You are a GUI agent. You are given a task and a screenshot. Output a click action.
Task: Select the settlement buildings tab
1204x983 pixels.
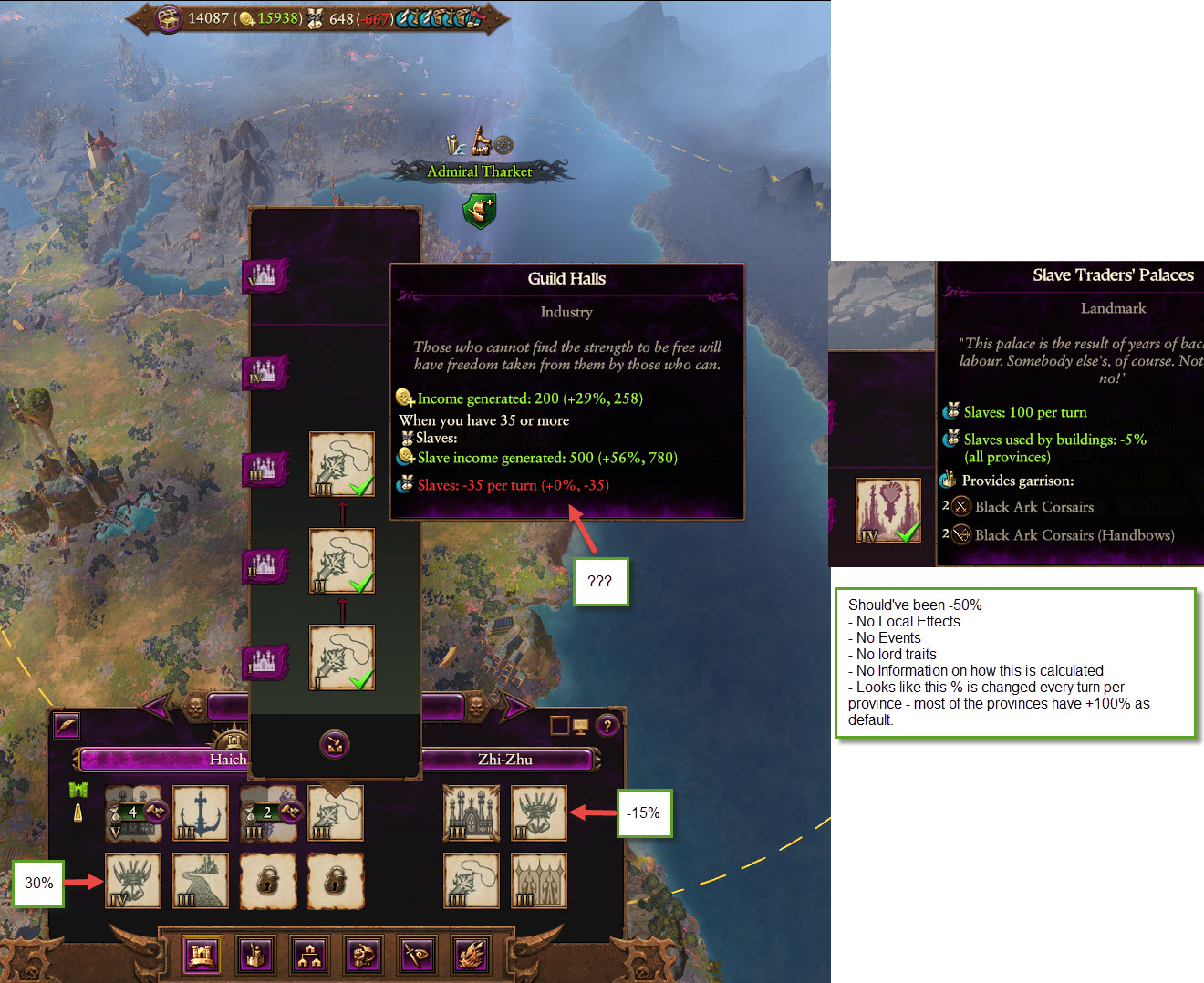tap(202, 955)
